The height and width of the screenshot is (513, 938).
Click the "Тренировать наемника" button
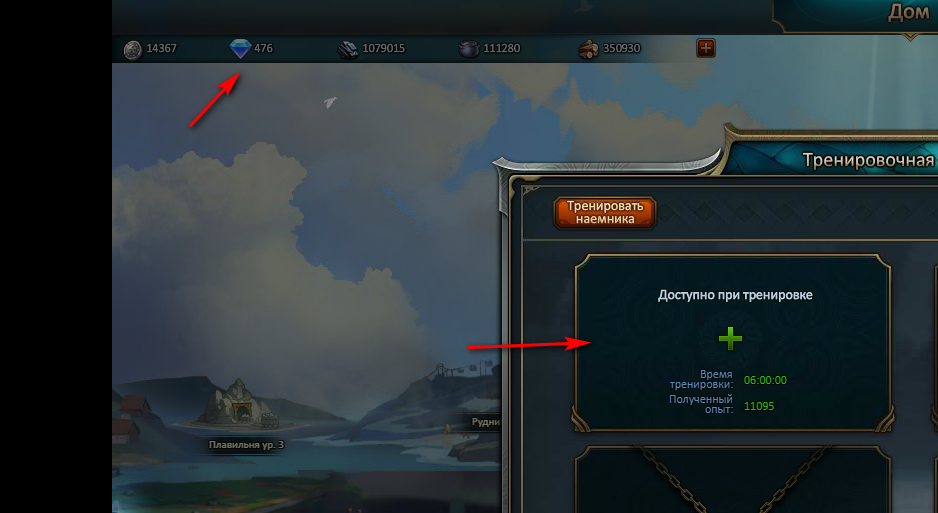point(605,212)
